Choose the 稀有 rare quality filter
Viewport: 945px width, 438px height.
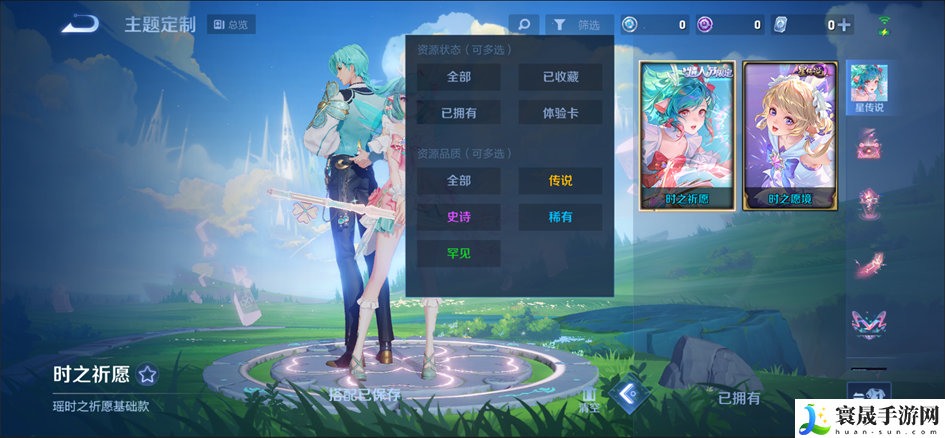560,217
